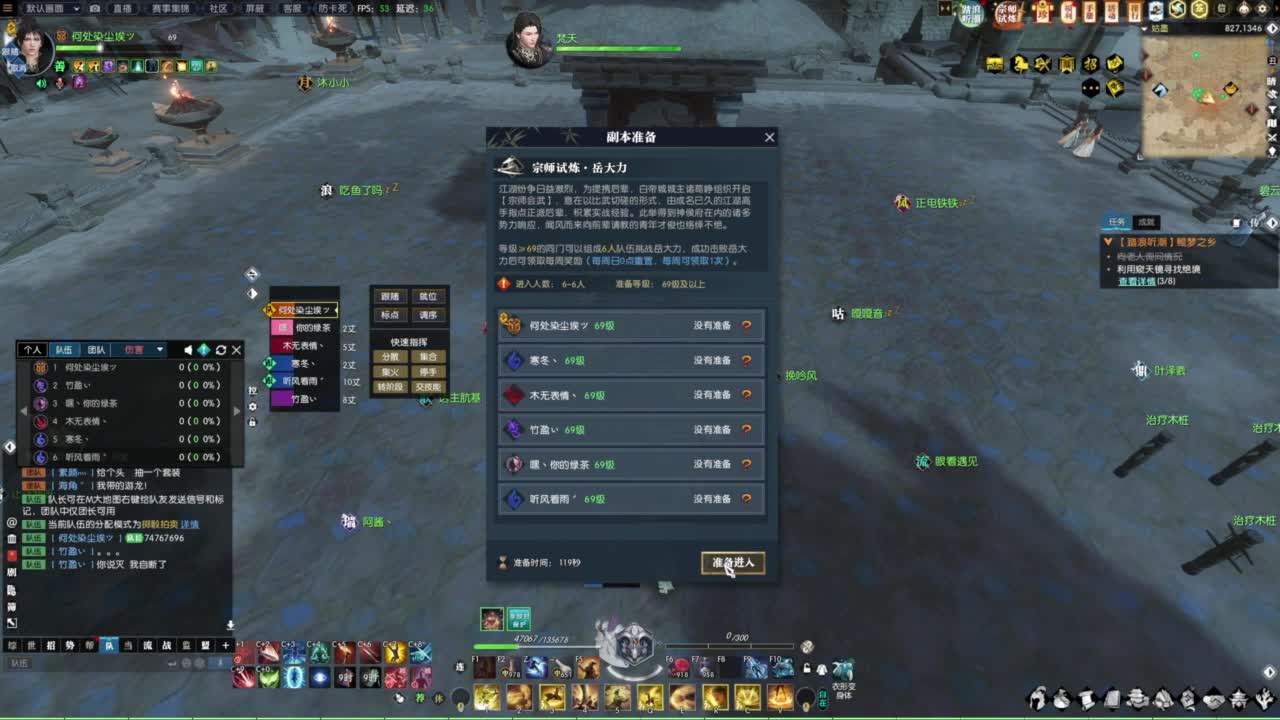The image size is (1280, 720).
Task: Click the + to add a new chat channel tab
Action: pos(225,644)
